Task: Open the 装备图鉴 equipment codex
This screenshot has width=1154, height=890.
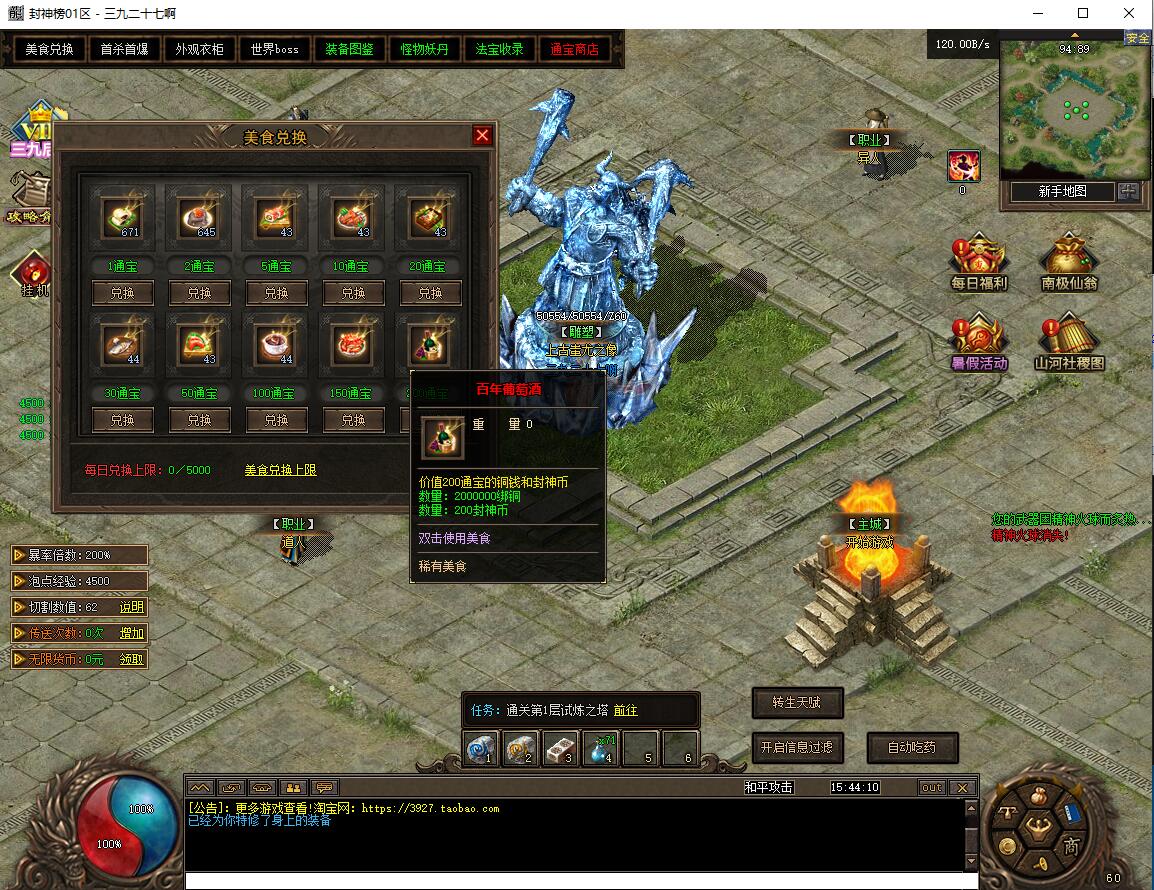Action: point(349,49)
